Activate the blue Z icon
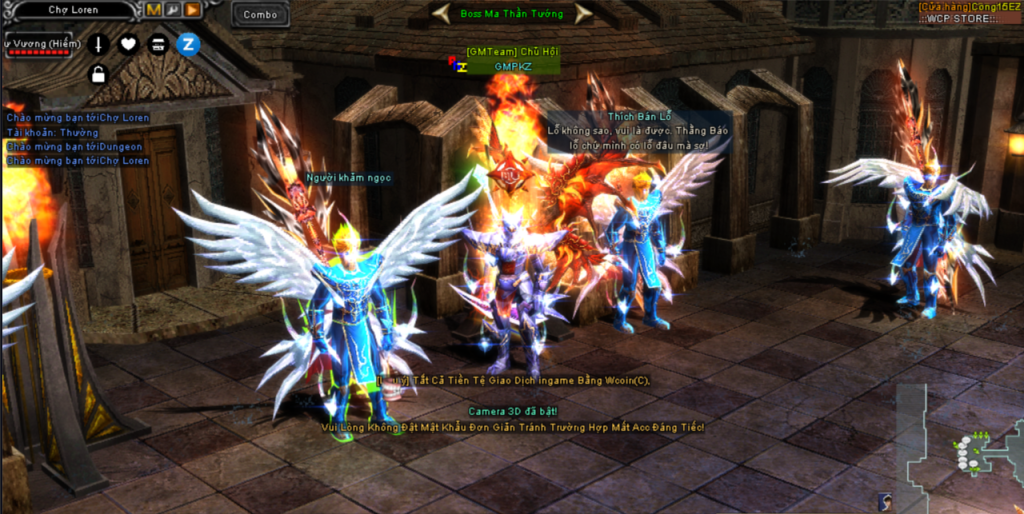This screenshot has width=1024, height=514. (x=188, y=44)
